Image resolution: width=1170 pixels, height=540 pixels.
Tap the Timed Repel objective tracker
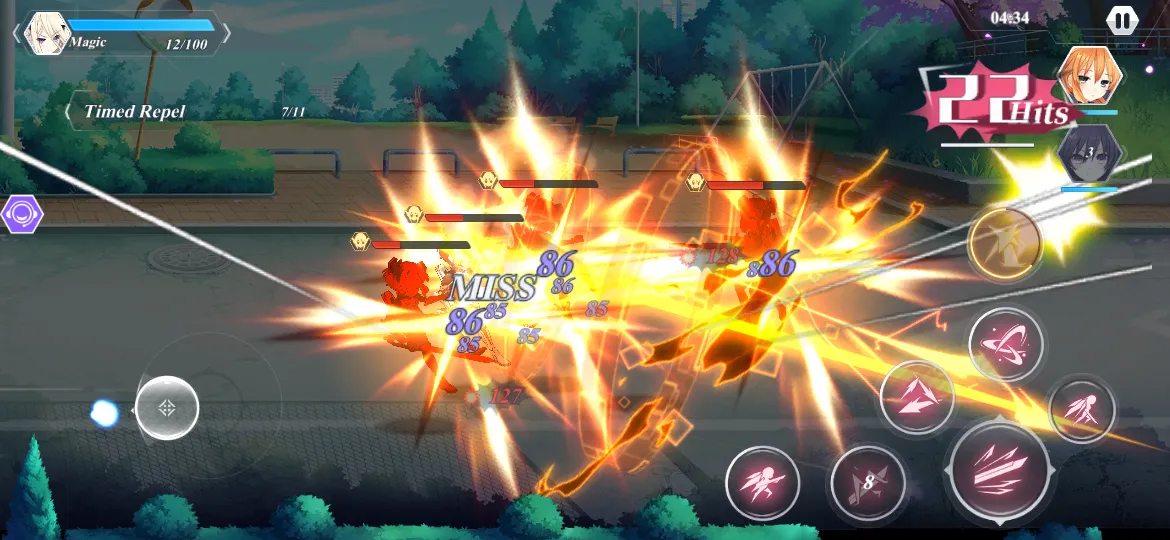135,111
